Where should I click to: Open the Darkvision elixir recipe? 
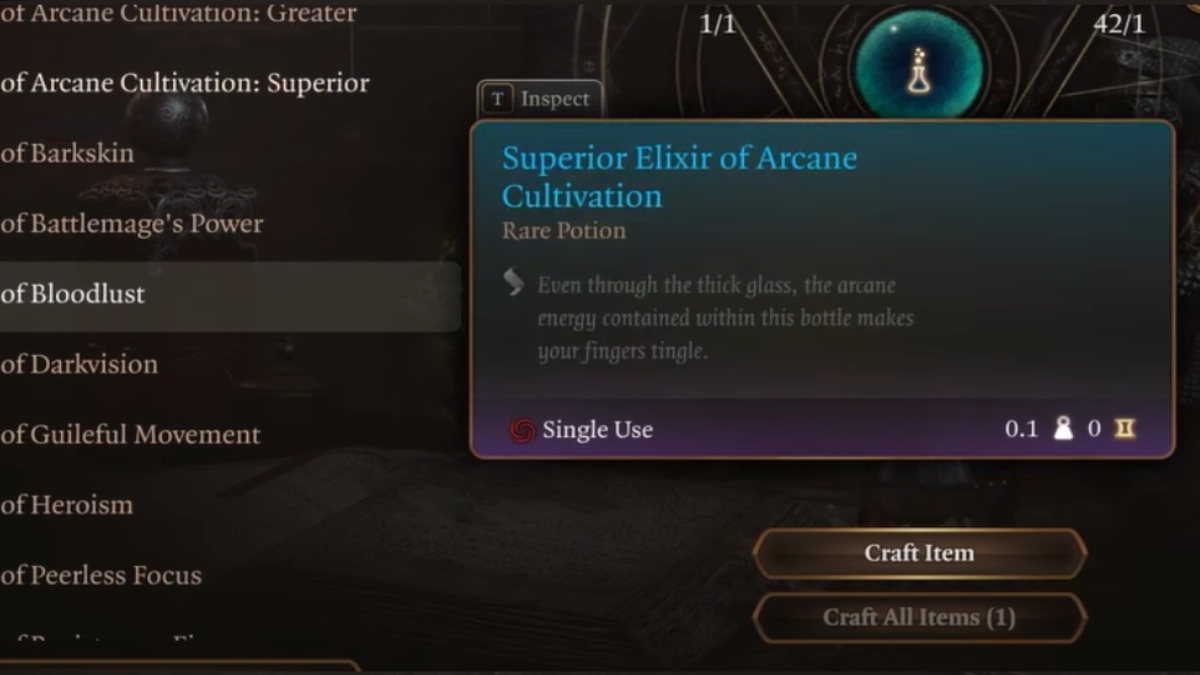tap(80, 364)
